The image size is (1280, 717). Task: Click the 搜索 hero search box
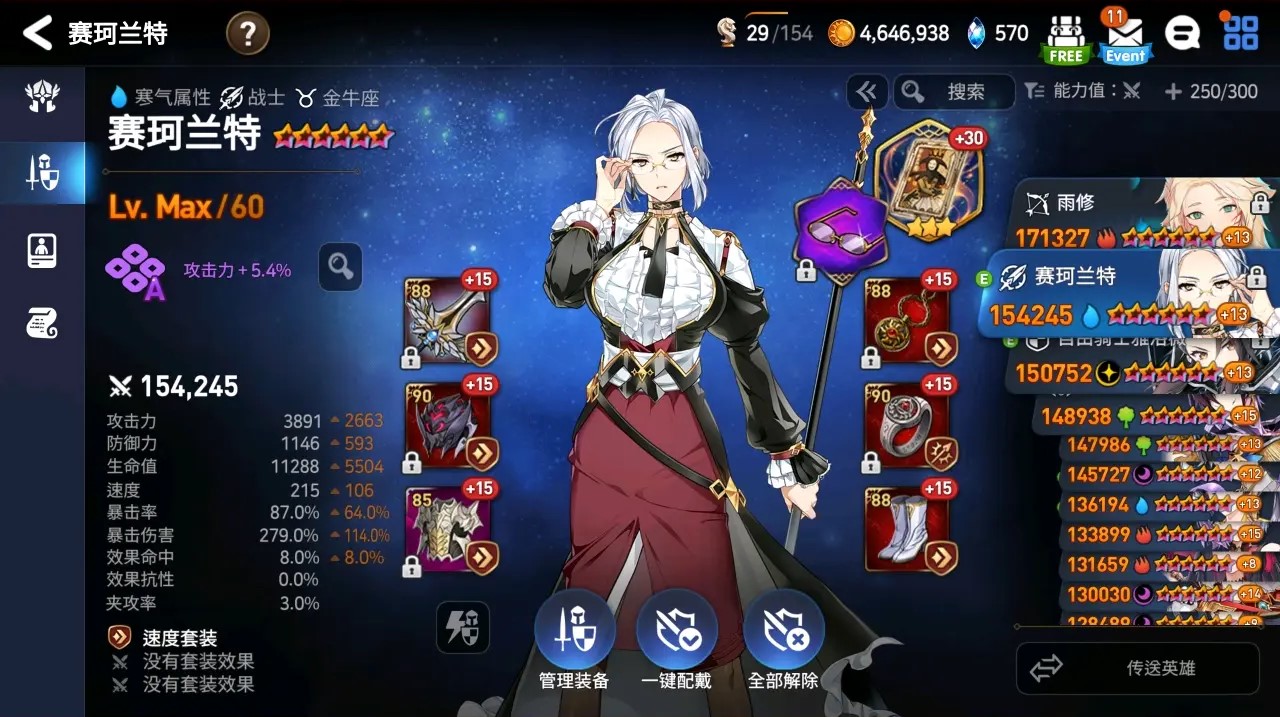pyautogui.click(x=954, y=92)
